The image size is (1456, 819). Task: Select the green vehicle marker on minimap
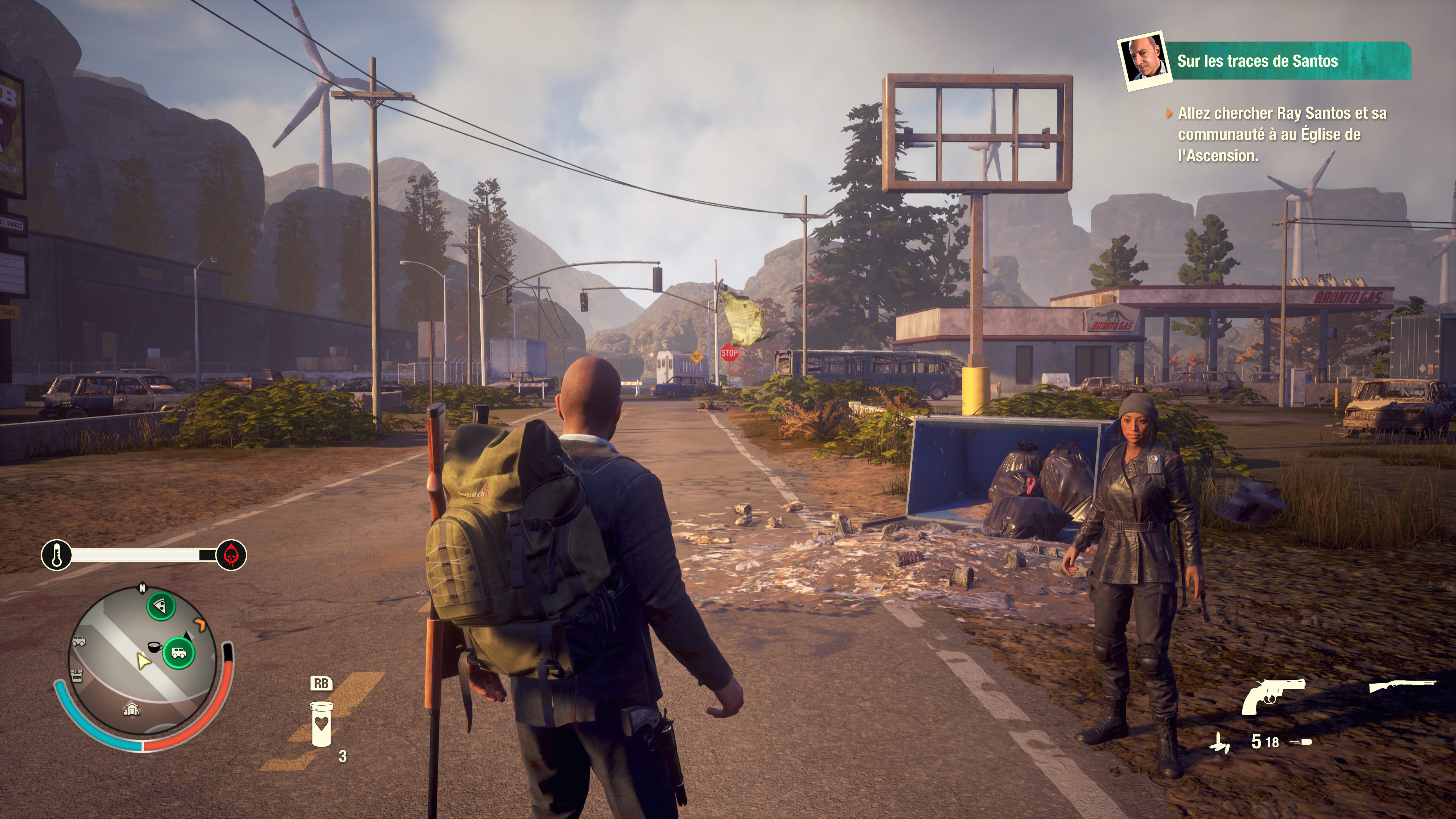click(x=179, y=653)
